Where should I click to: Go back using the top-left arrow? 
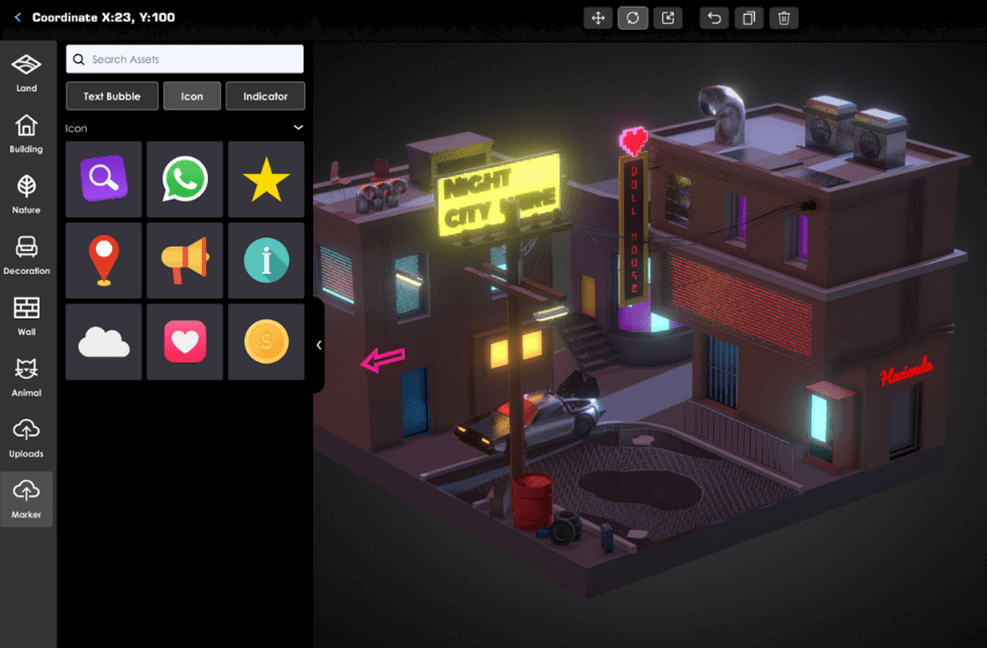tap(18, 18)
